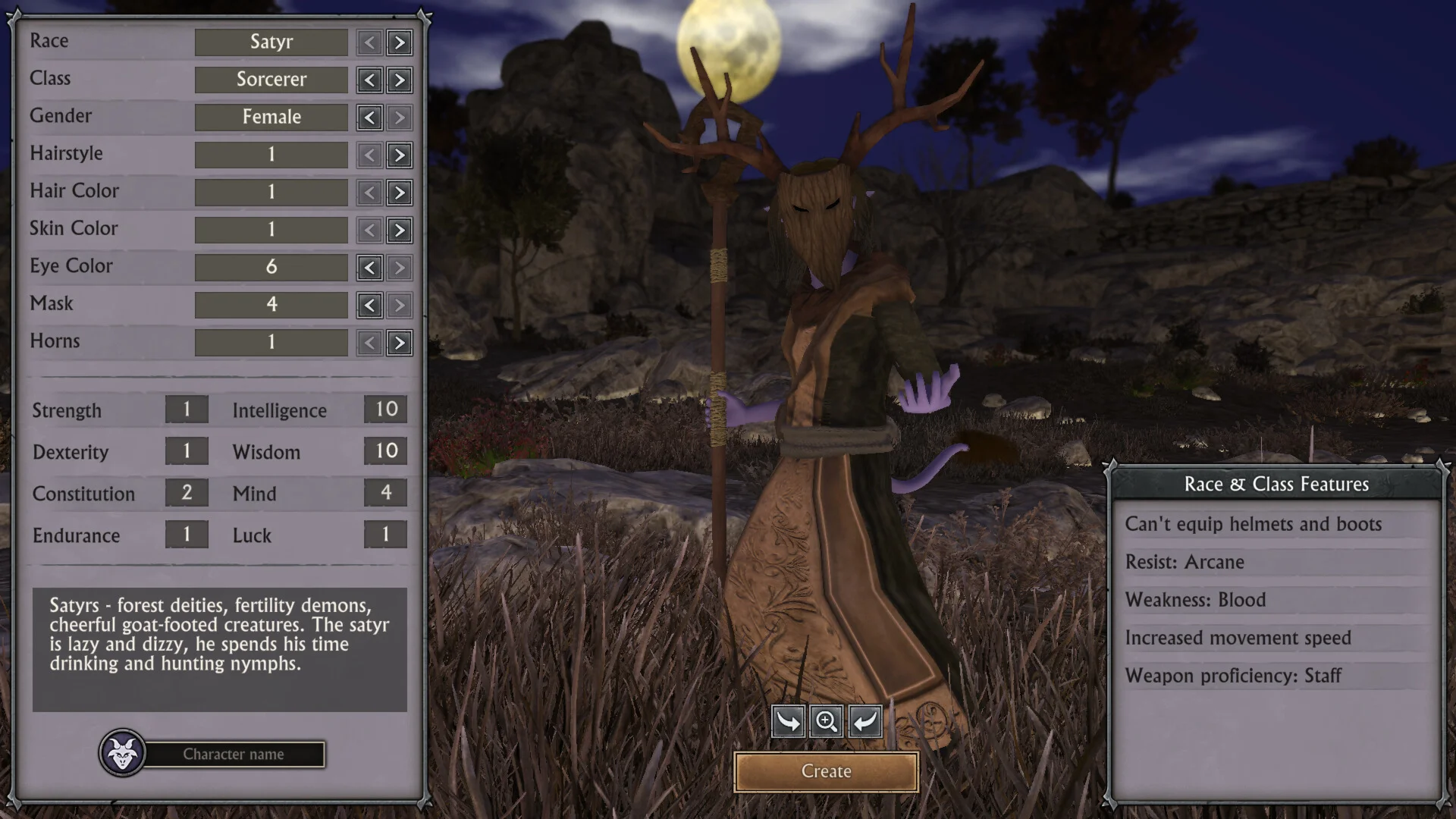Screen dimensions: 1456x819
Task: Cycle to the next Skin Color
Action: pyautogui.click(x=400, y=230)
